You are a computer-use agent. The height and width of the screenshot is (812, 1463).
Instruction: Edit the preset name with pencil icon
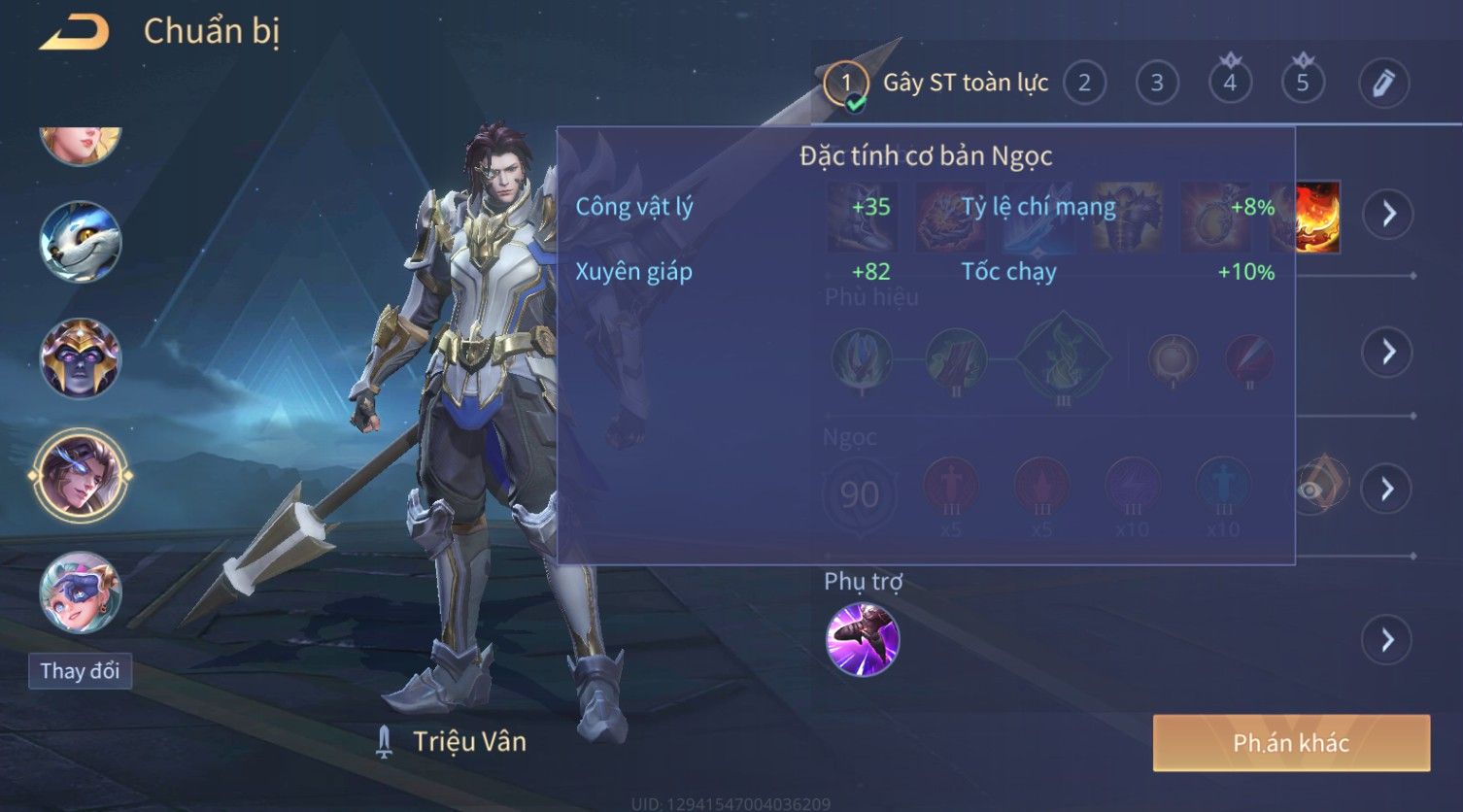coord(1383,84)
